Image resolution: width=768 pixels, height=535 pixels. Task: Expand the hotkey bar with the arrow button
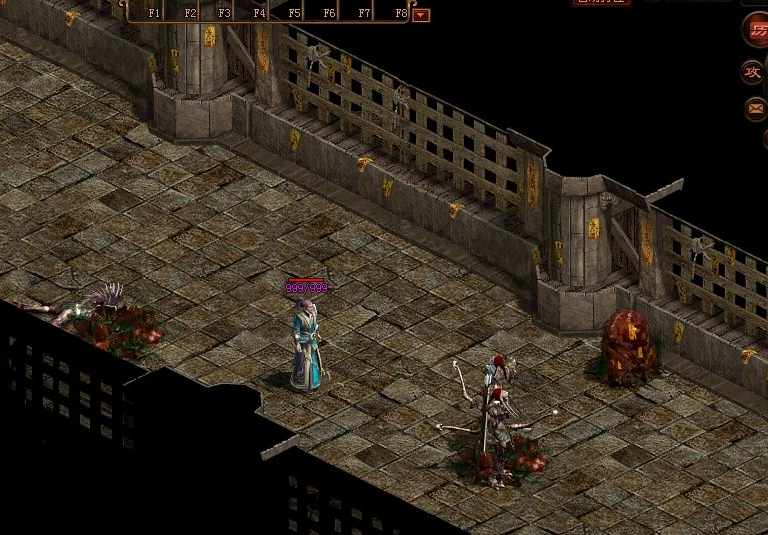pyautogui.click(x=421, y=14)
